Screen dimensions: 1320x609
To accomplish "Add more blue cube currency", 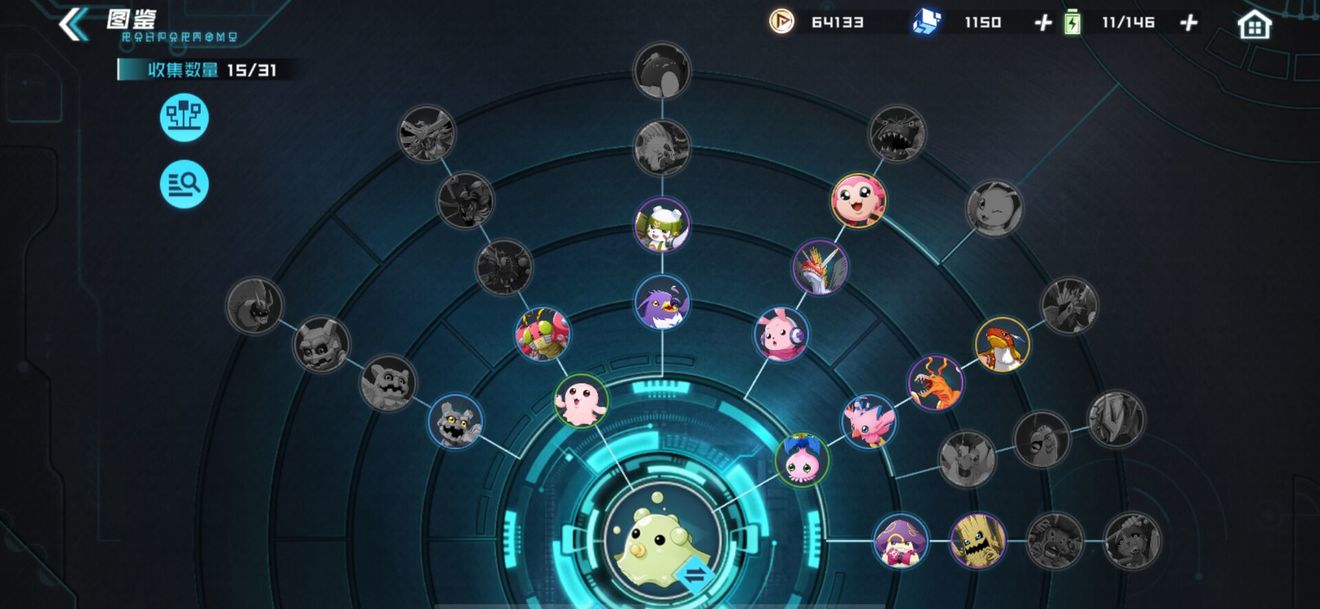I will [x=1043, y=23].
